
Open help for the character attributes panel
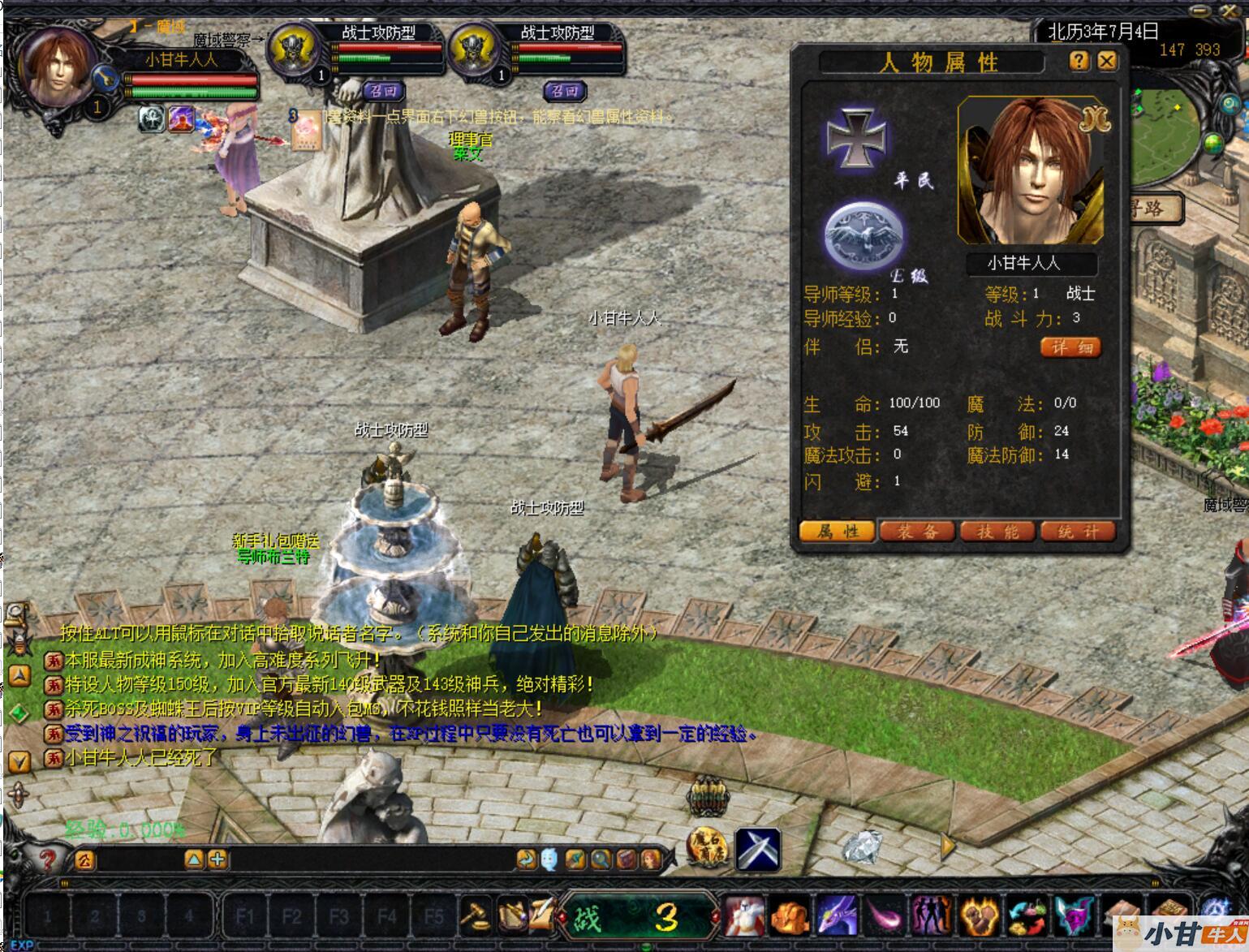pos(1079,61)
